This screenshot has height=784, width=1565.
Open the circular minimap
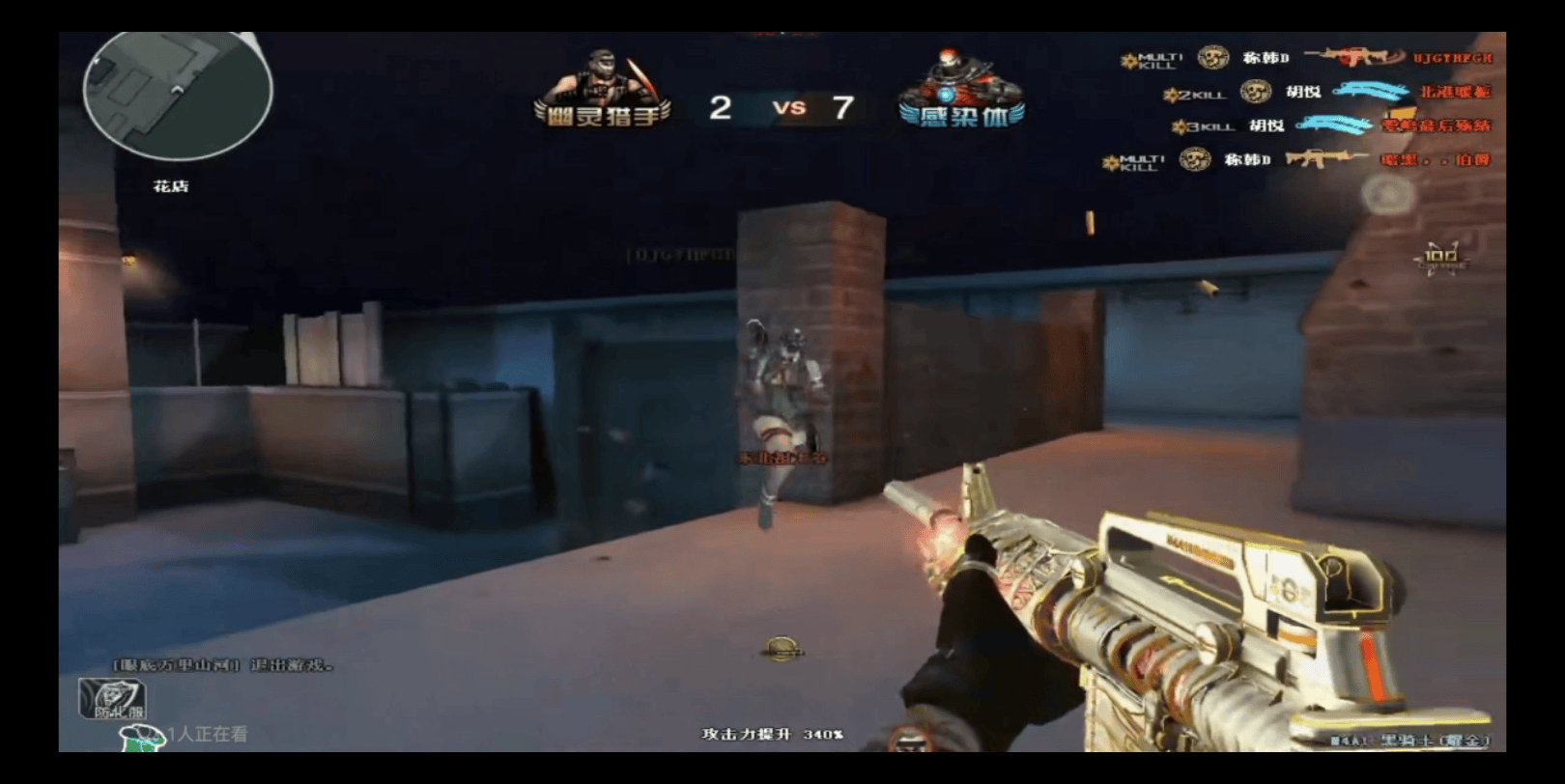(x=177, y=95)
